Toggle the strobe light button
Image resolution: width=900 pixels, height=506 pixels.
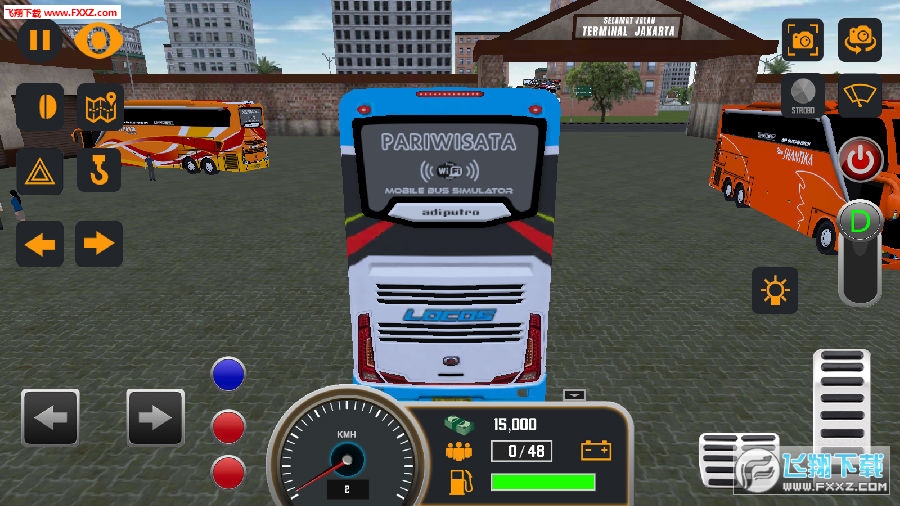pyautogui.click(x=802, y=96)
